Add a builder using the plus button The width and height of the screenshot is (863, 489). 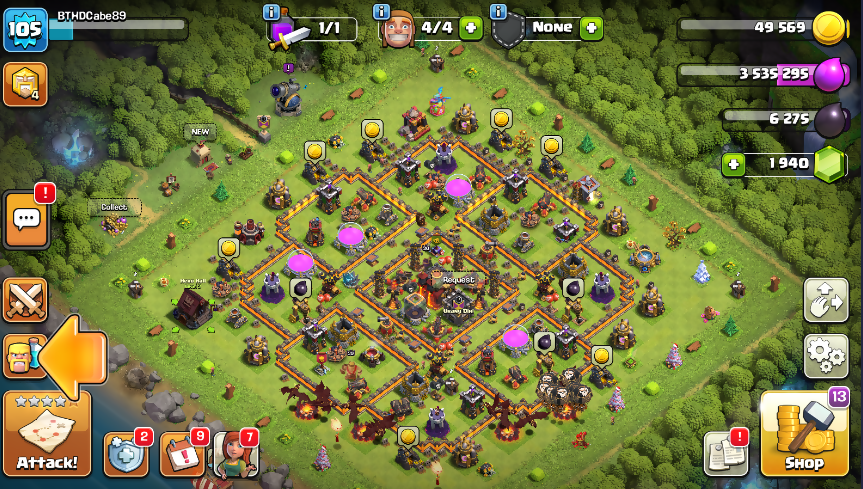(470, 28)
